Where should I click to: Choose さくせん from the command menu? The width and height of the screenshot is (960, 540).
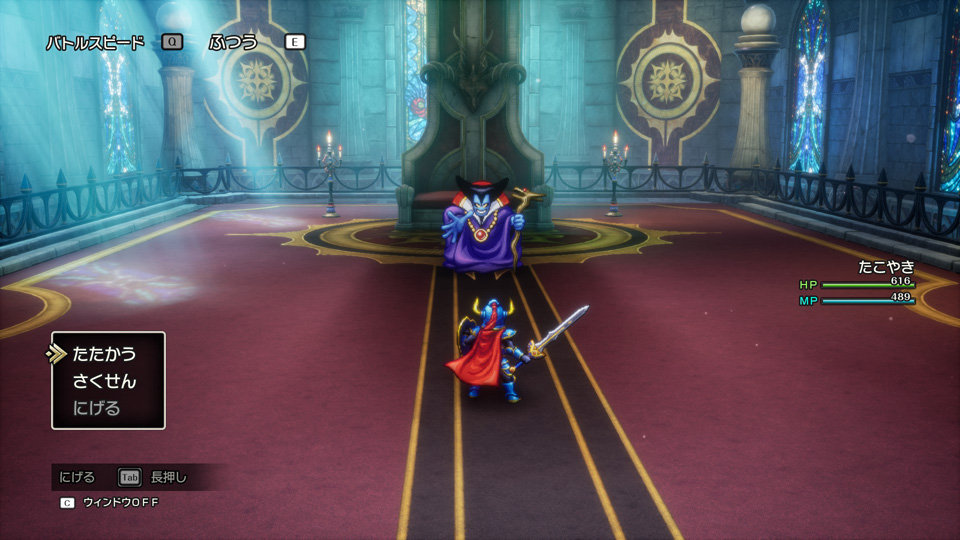click(104, 381)
